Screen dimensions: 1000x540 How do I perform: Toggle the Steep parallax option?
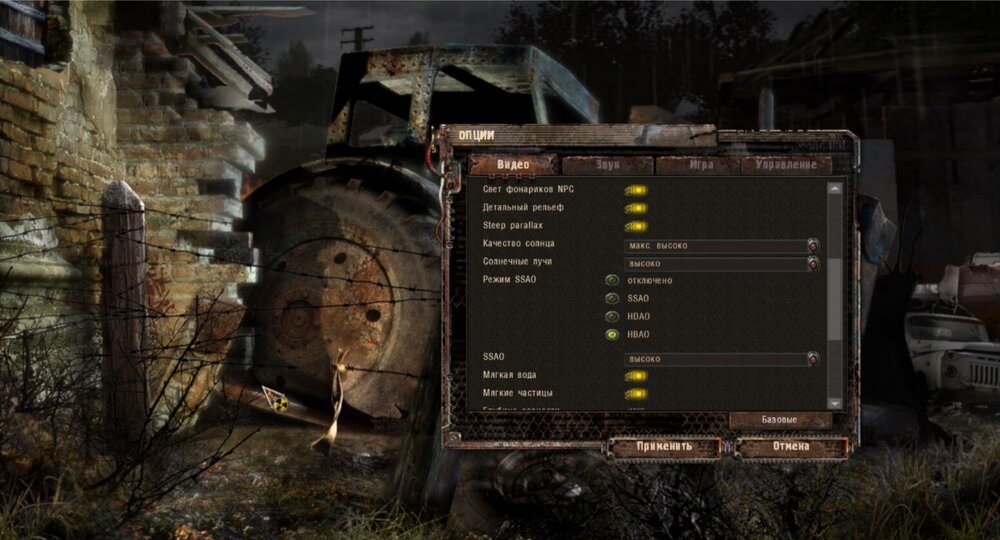click(635, 226)
